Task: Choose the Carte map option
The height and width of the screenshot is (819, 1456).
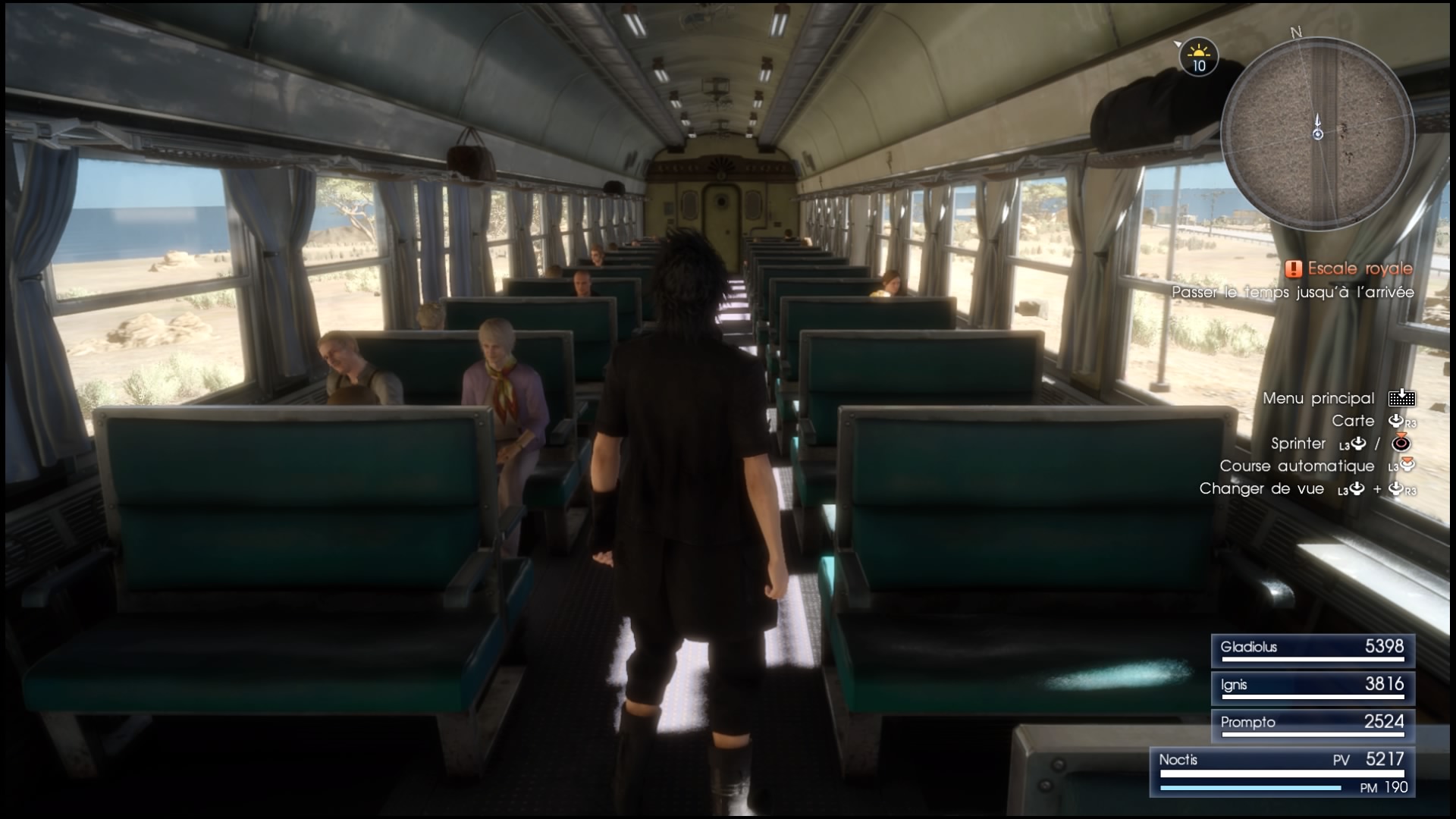Action: [1353, 421]
